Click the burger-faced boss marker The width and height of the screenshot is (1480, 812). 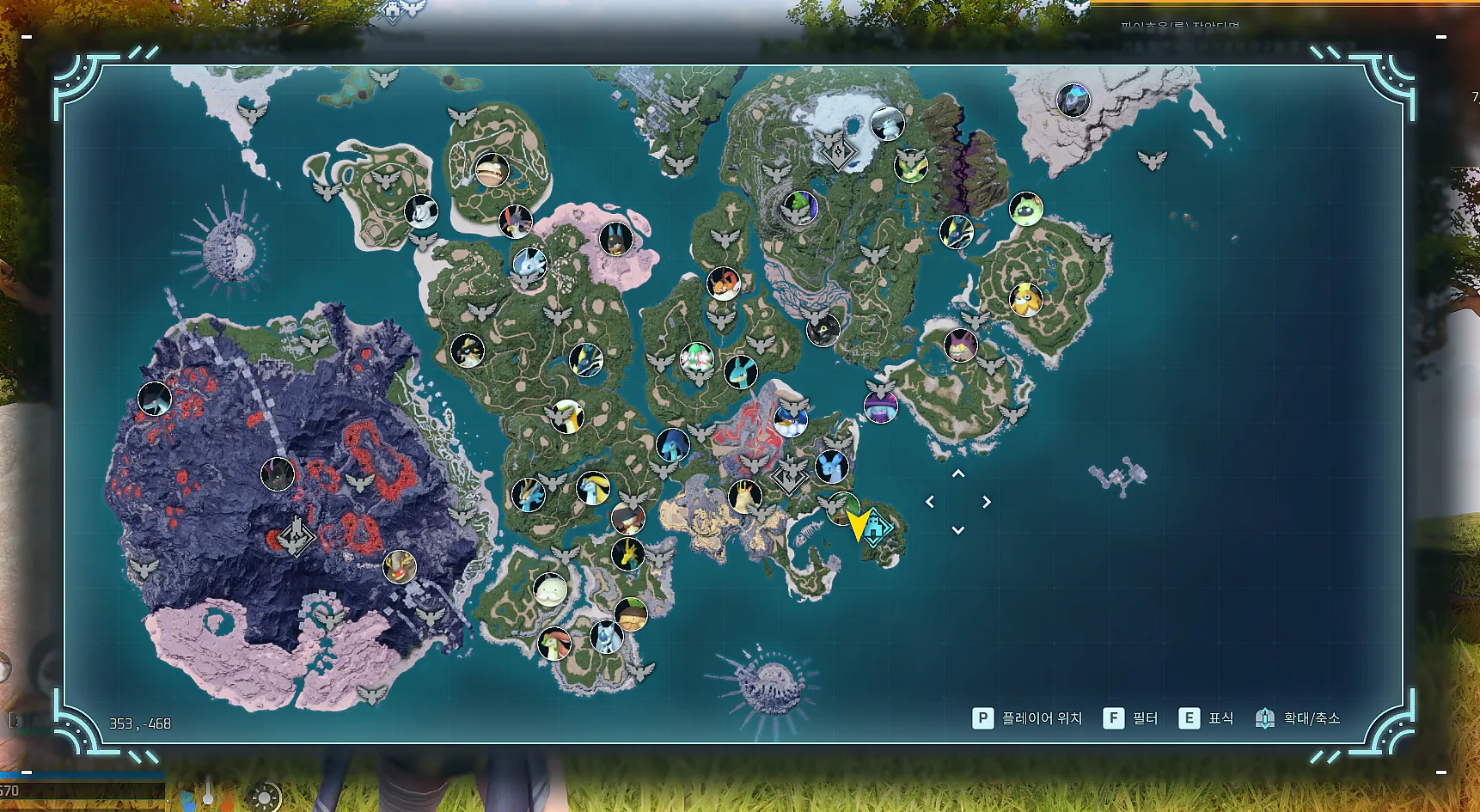point(492,170)
